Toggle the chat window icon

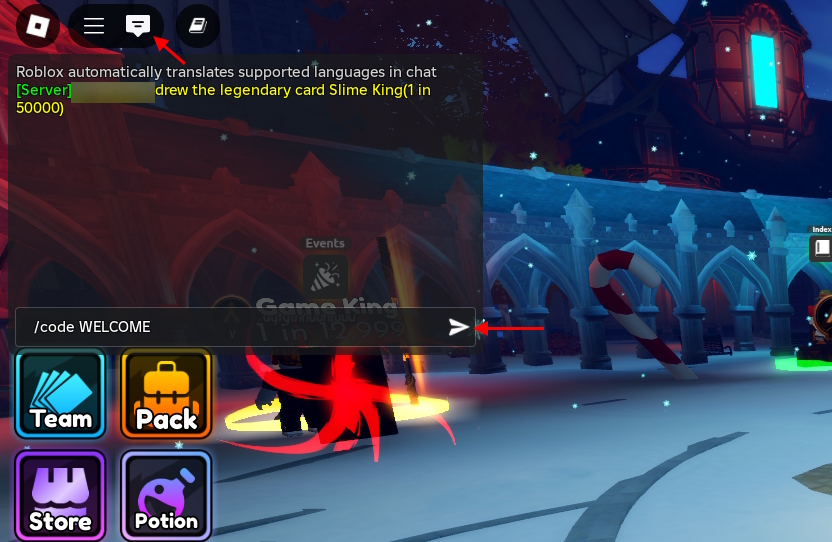(138, 26)
